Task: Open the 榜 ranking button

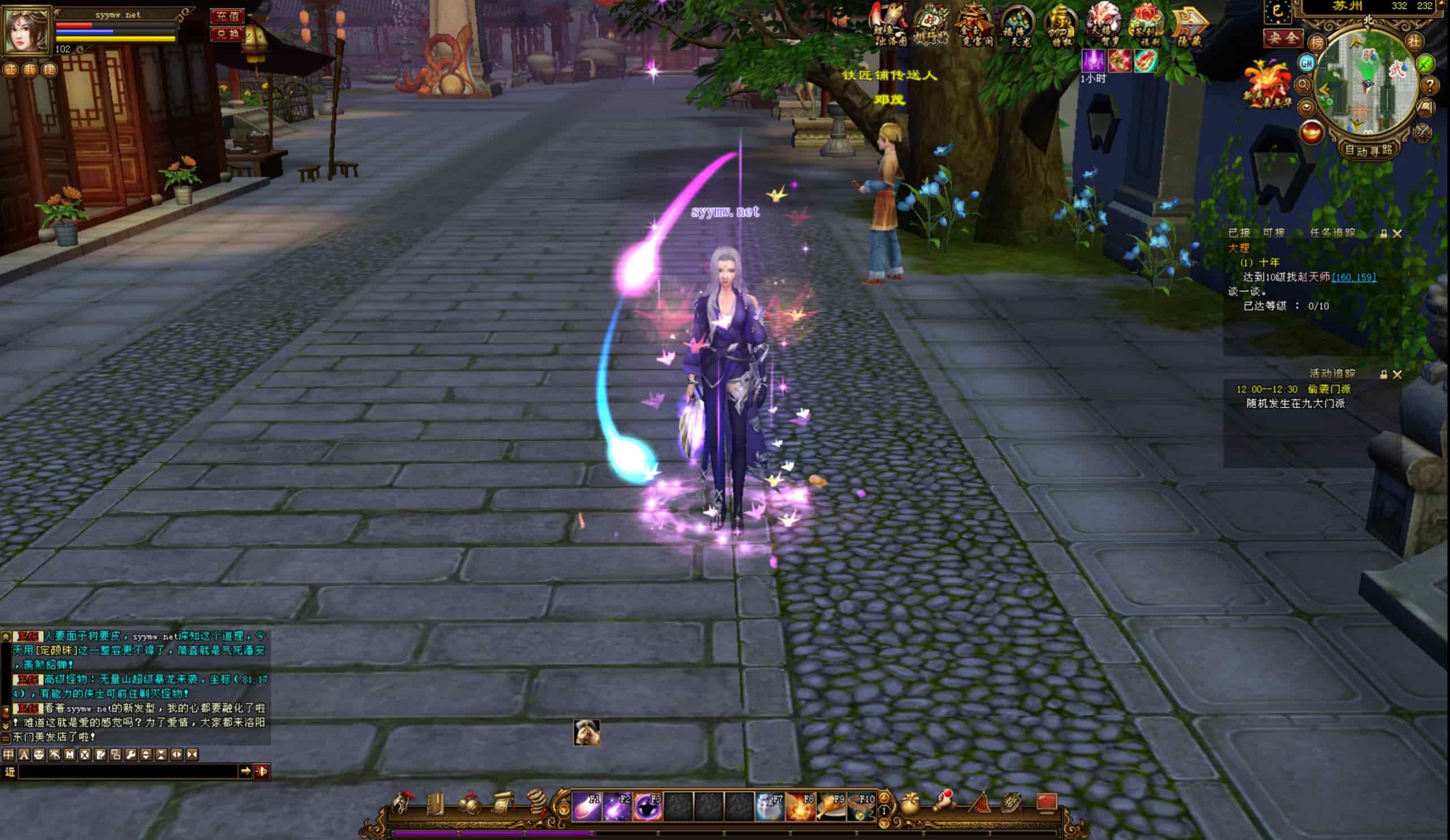Action: 1316,42
